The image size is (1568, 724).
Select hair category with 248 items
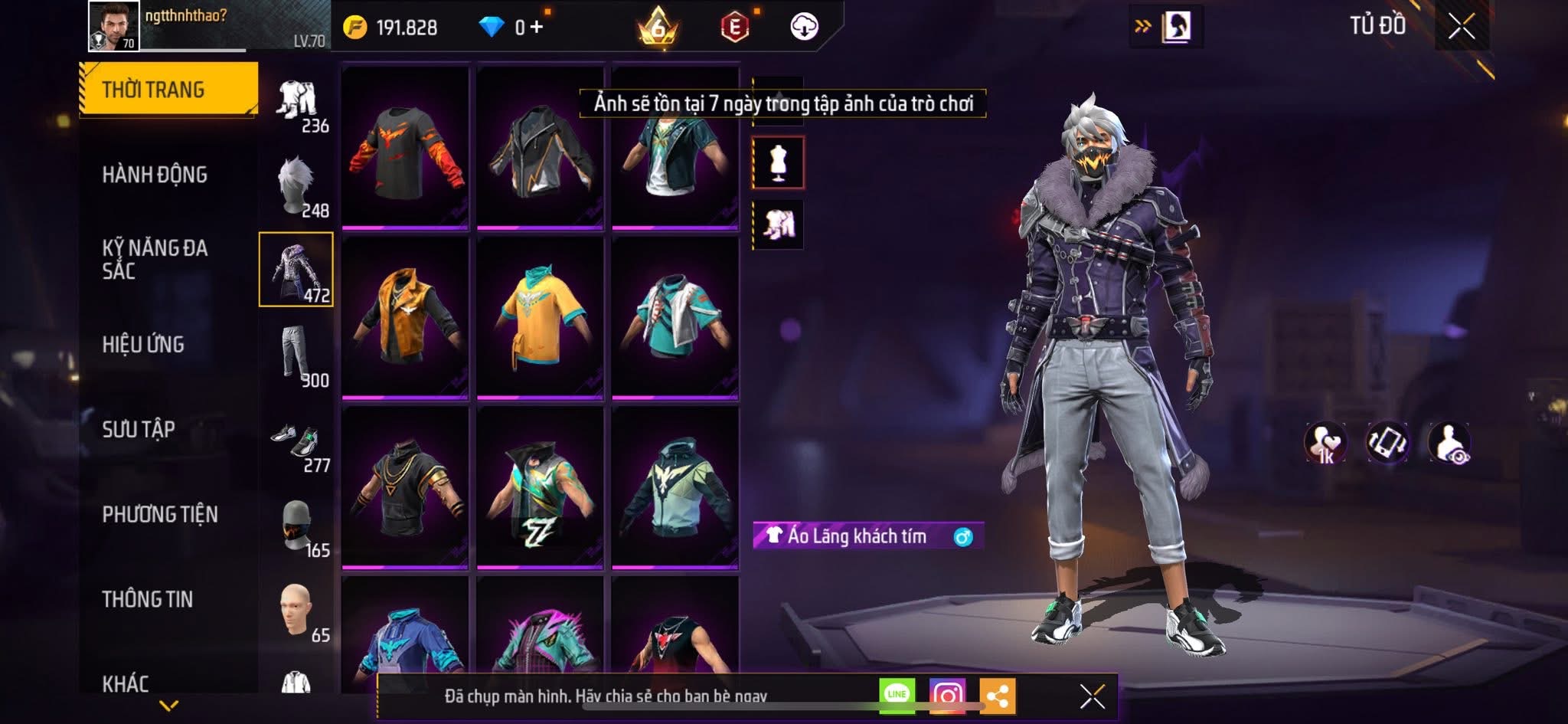pos(297,186)
